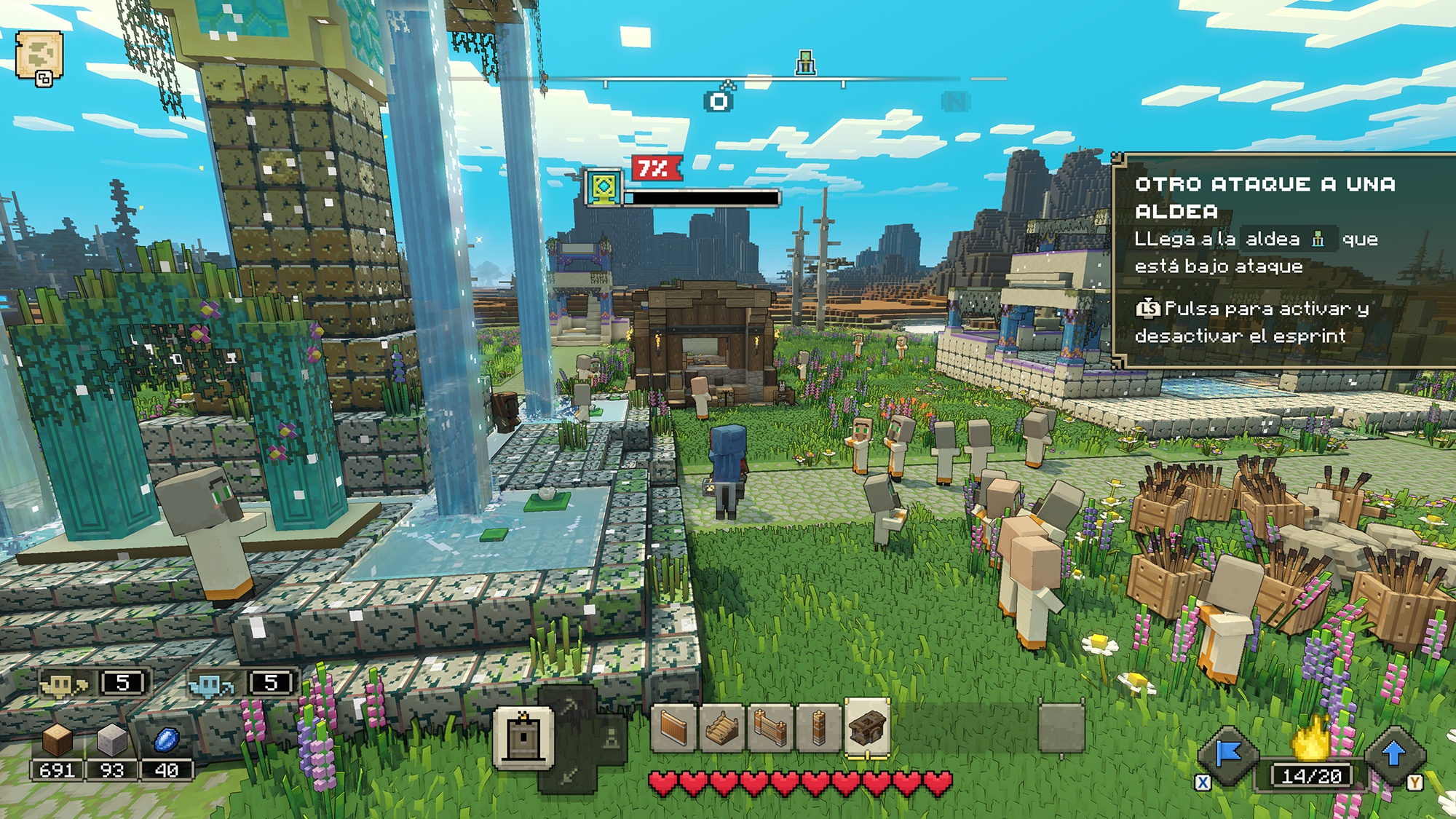Click the blue arrow charge command

pos(1393,754)
